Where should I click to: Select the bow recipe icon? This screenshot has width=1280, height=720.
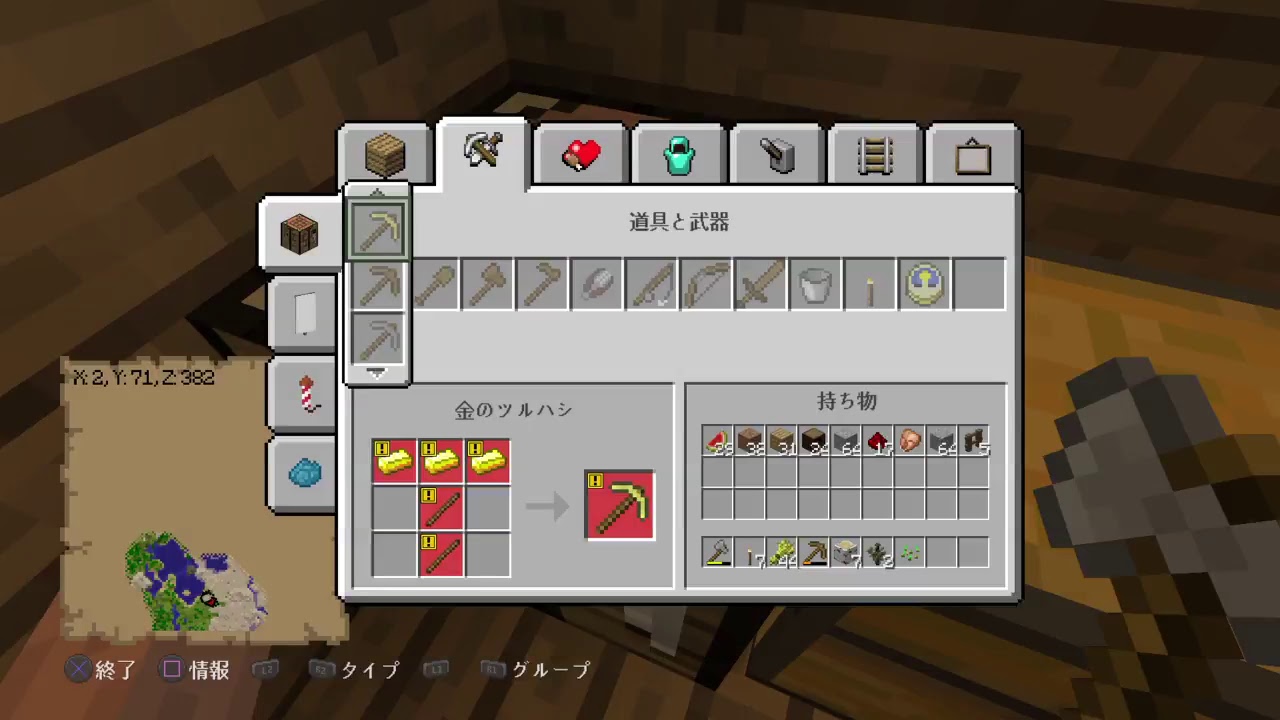(x=706, y=284)
